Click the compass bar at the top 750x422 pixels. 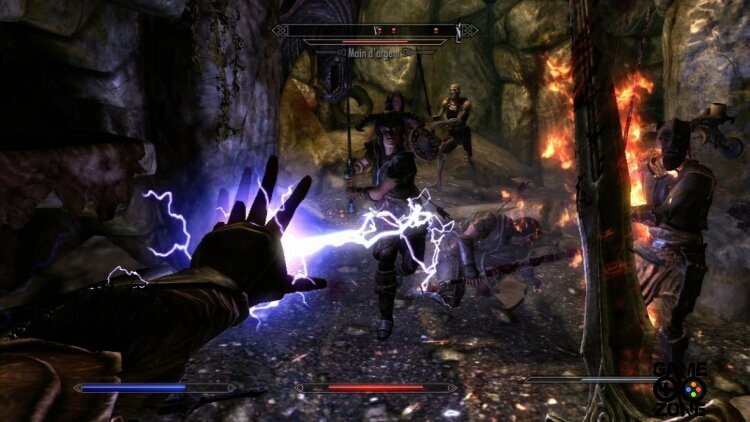pyautogui.click(x=375, y=30)
